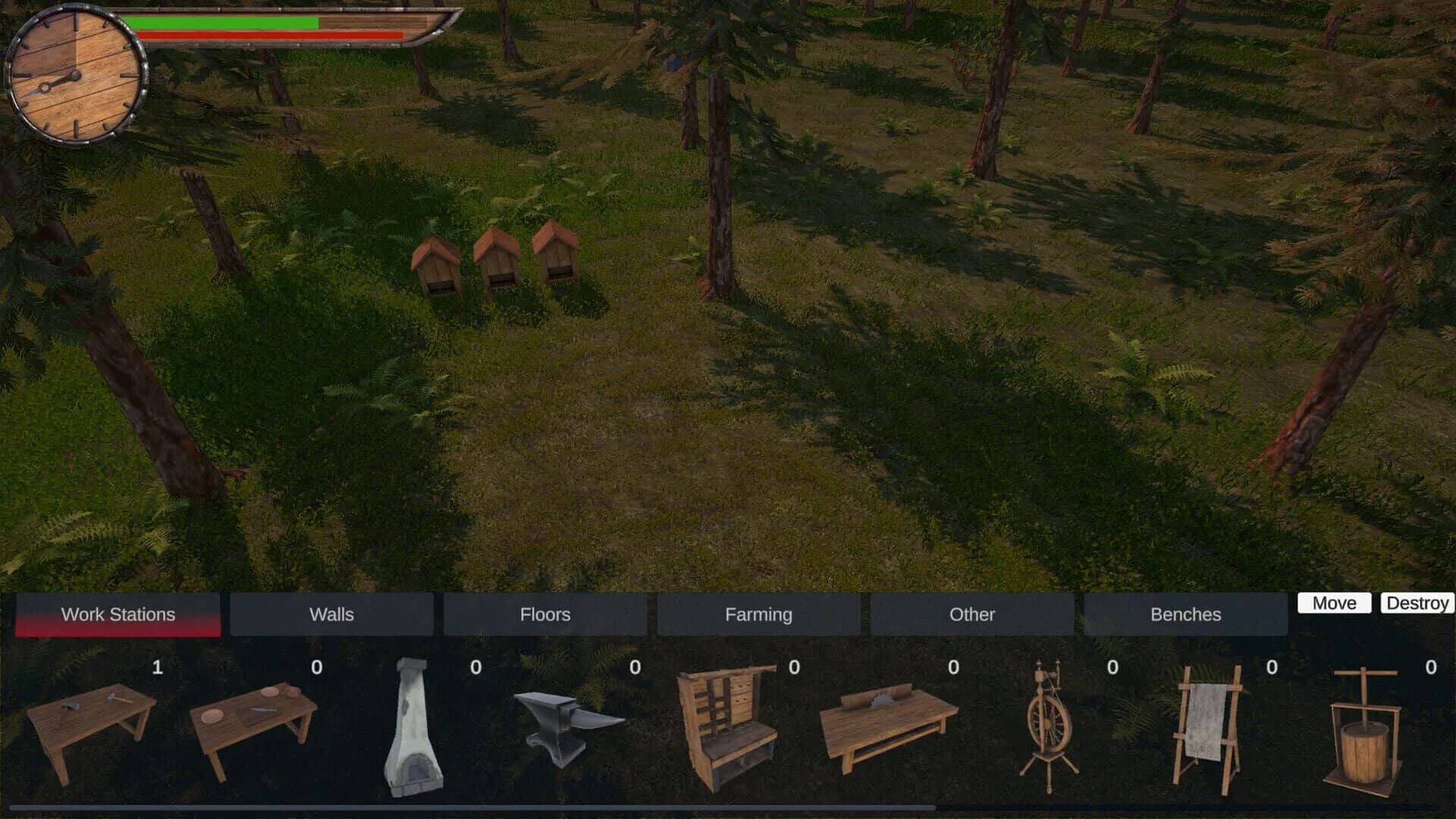
Task: Reselect the highlighted Work Stations tab
Action: pyautogui.click(x=118, y=614)
